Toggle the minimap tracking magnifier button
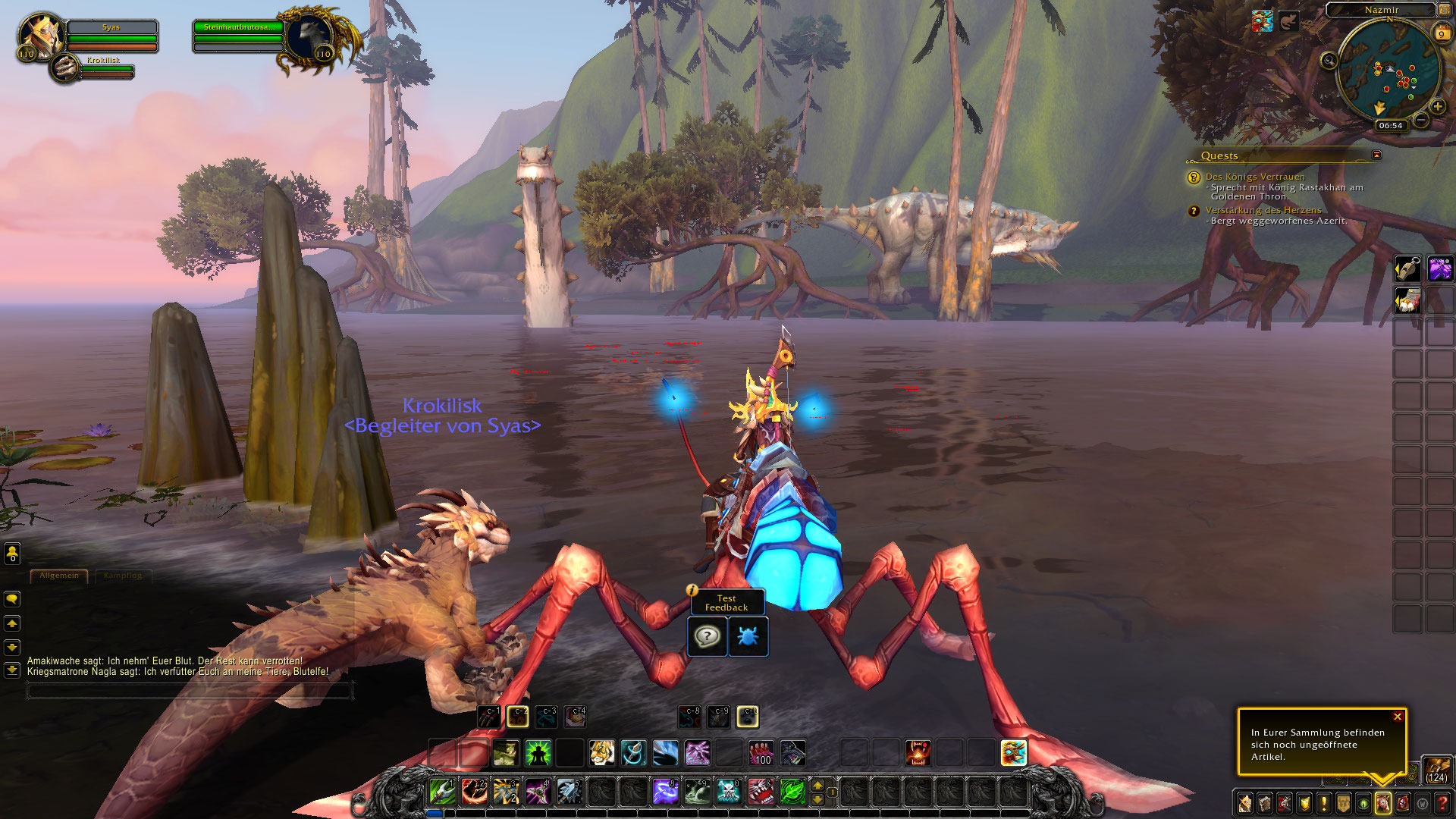The image size is (1456, 819). pos(1328,61)
